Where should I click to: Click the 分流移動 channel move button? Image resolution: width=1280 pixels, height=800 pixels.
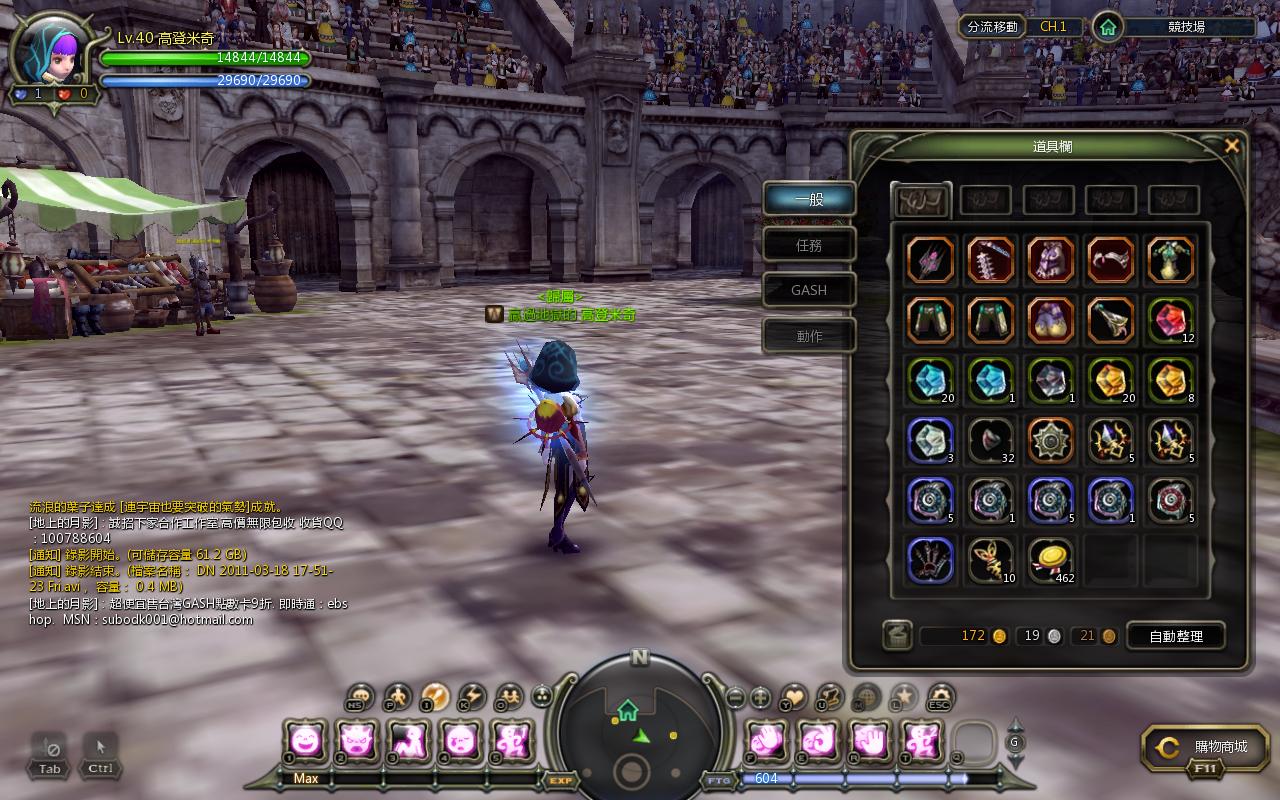(x=992, y=27)
